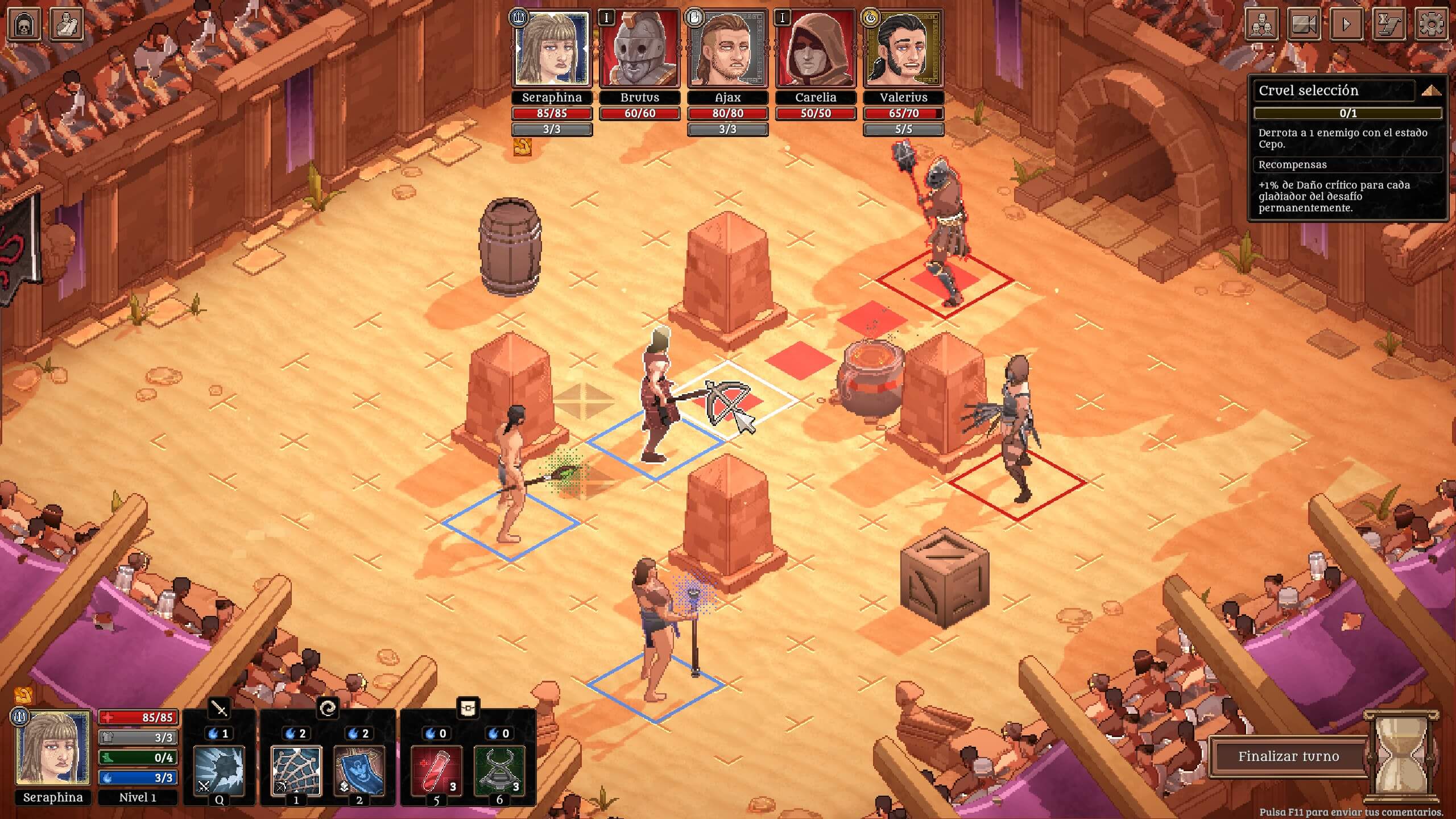Open the skull memorial panel top-left
This screenshot has height=819, width=1456.
24,24
